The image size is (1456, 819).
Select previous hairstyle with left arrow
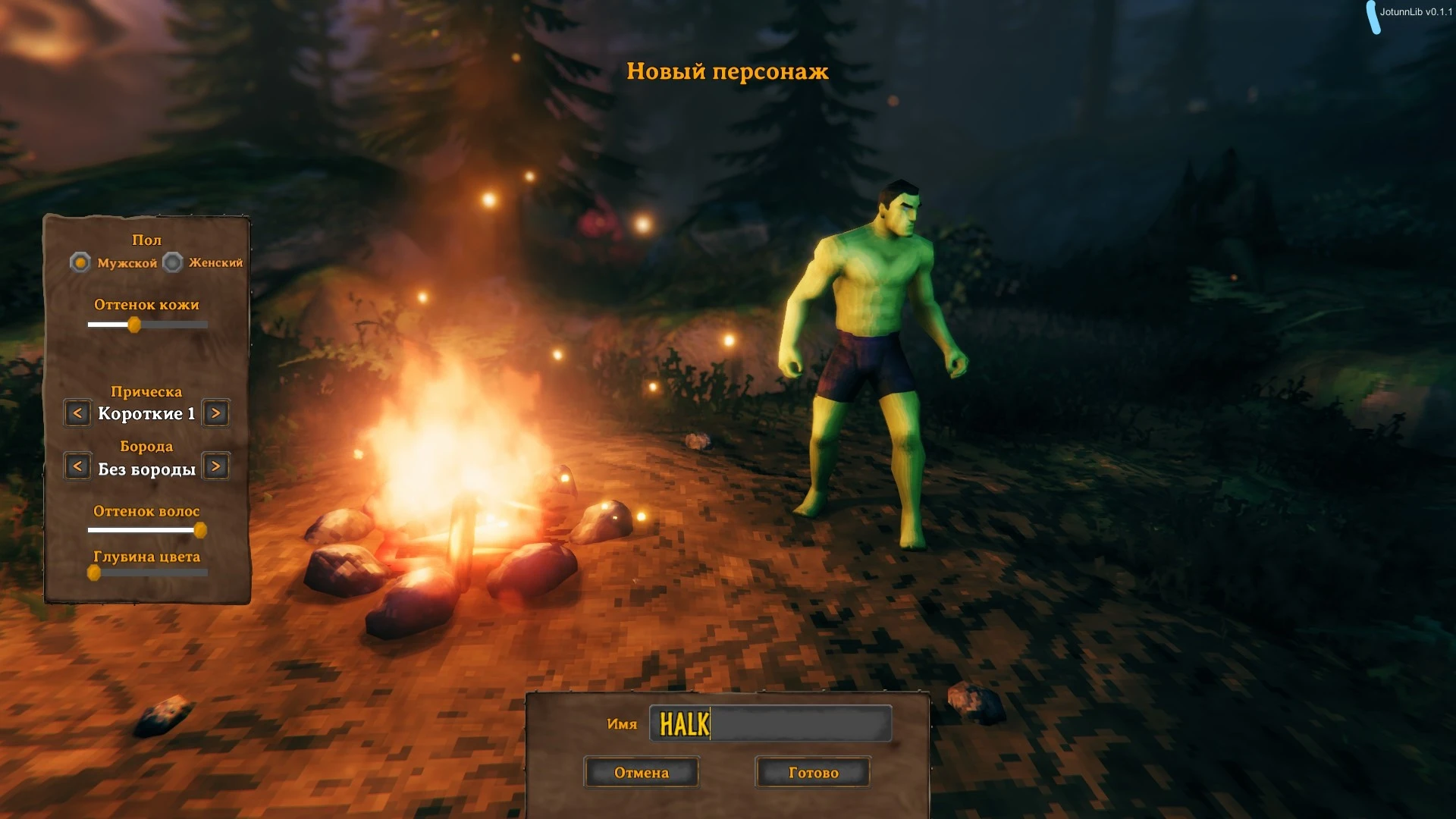[77, 413]
